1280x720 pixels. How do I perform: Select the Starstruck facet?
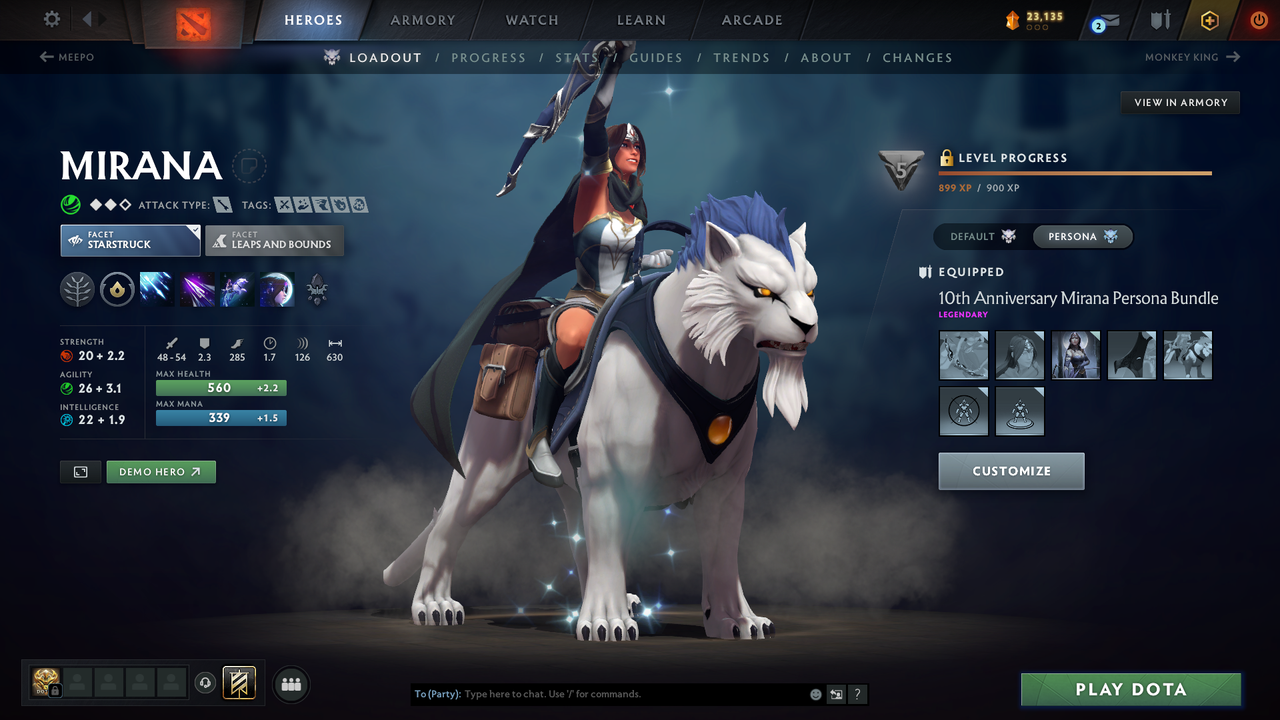coord(130,240)
